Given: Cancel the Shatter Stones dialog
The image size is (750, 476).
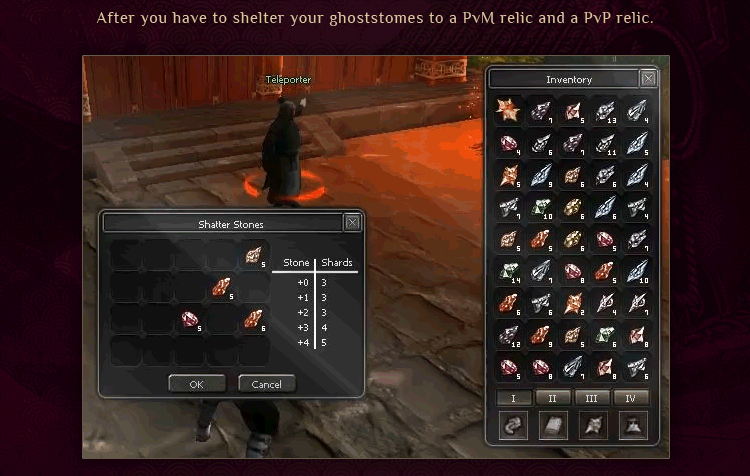Looking at the screenshot, I should click(267, 384).
